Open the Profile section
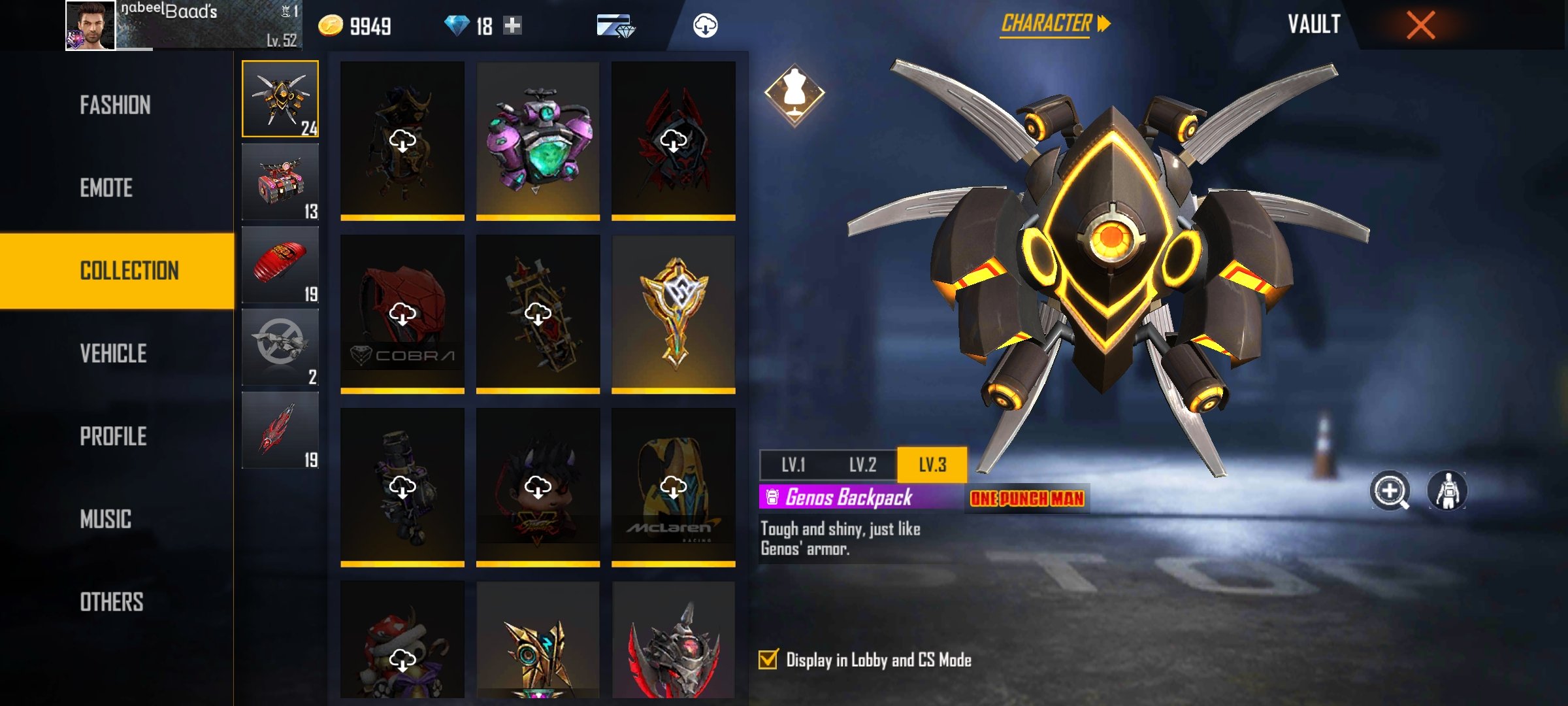 114,437
